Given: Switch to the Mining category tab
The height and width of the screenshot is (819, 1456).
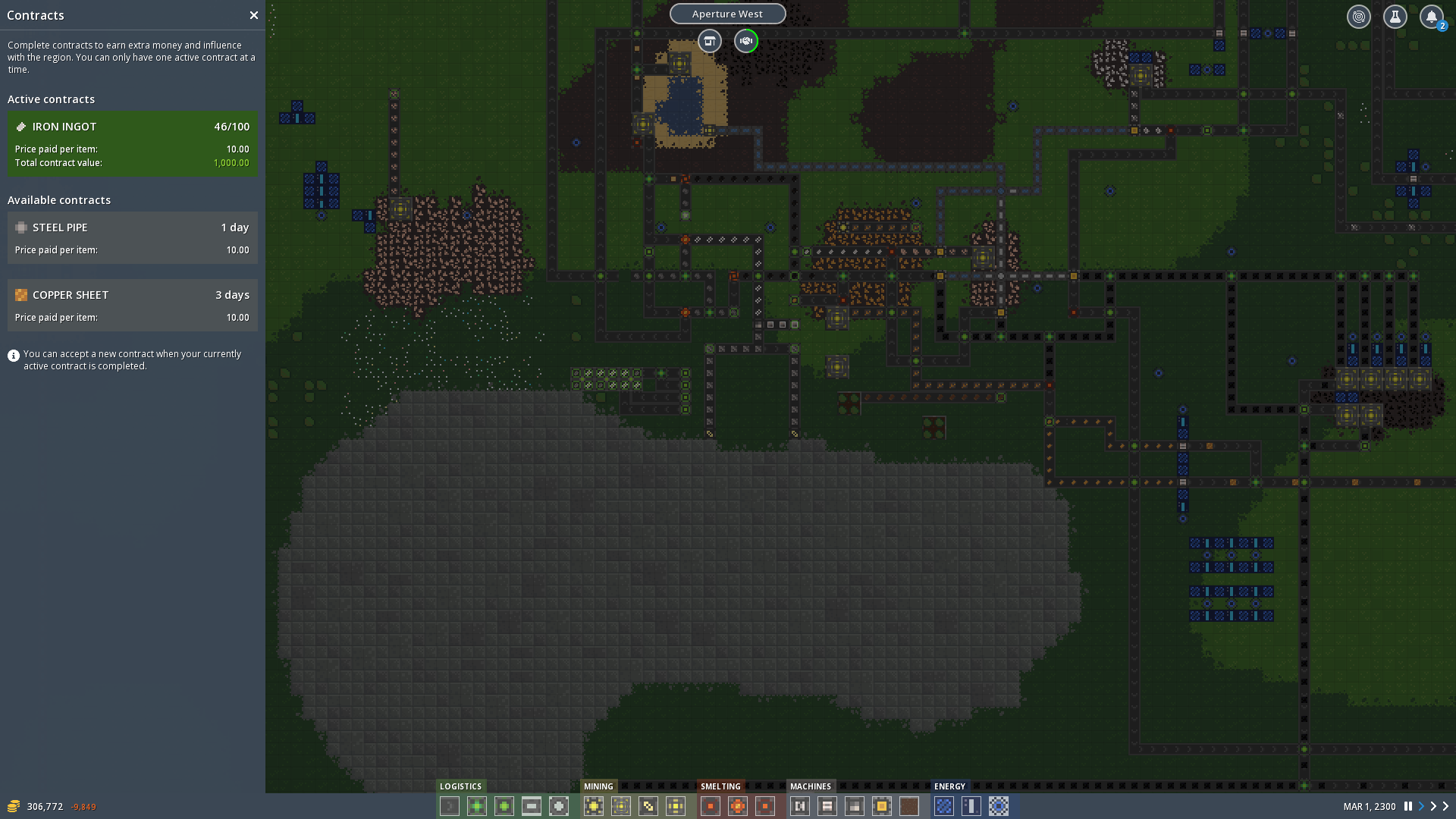Looking at the screenshot, I should (x=599, y=786).
